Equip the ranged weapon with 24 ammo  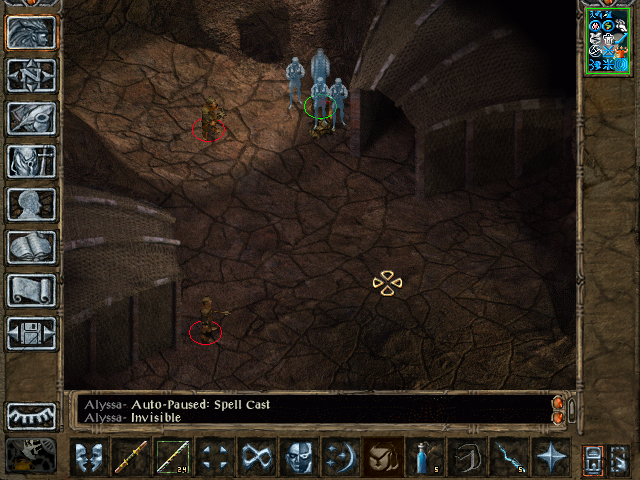pos(172,457)
